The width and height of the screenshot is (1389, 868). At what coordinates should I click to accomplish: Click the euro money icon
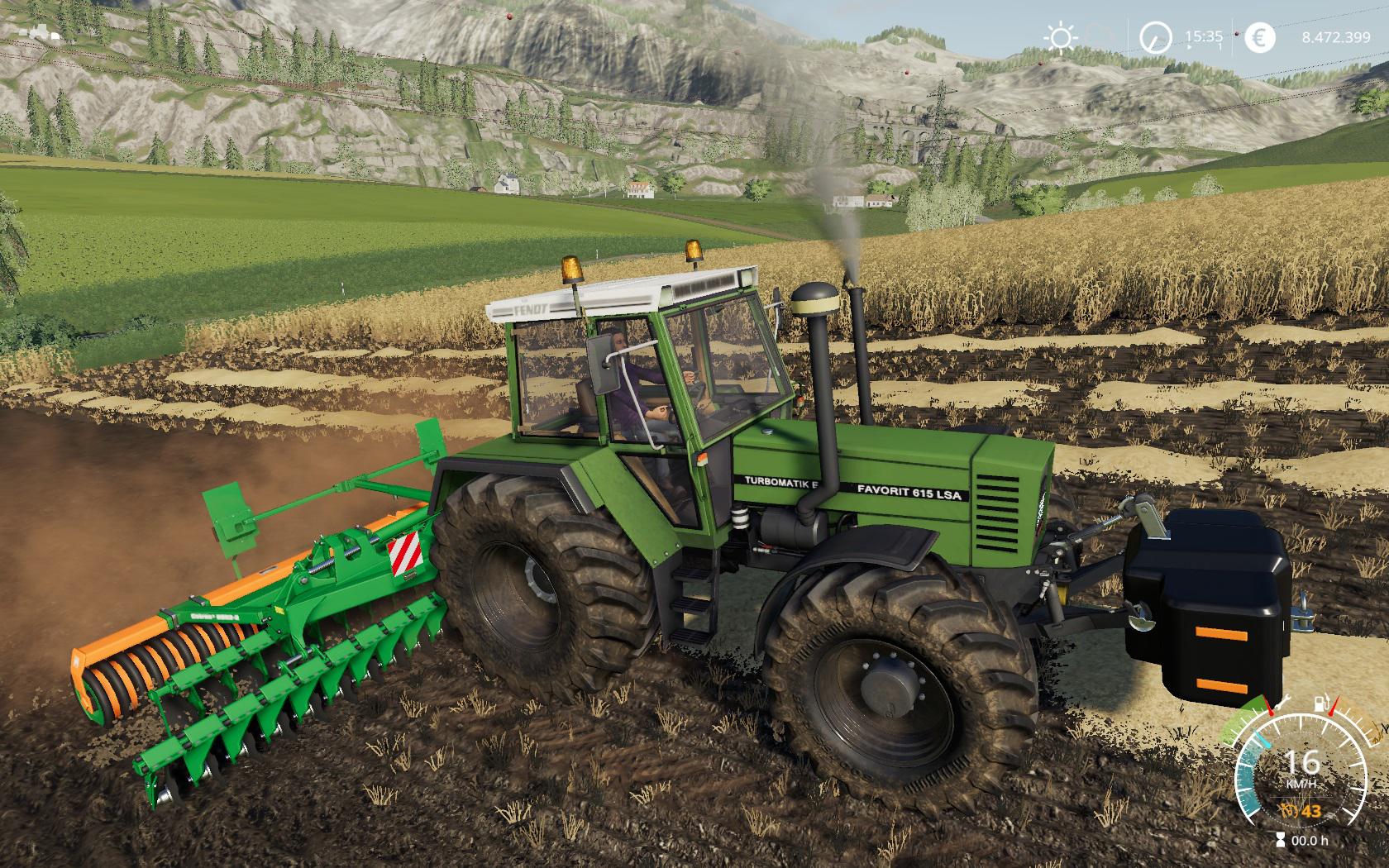(x=1262, y=37)
